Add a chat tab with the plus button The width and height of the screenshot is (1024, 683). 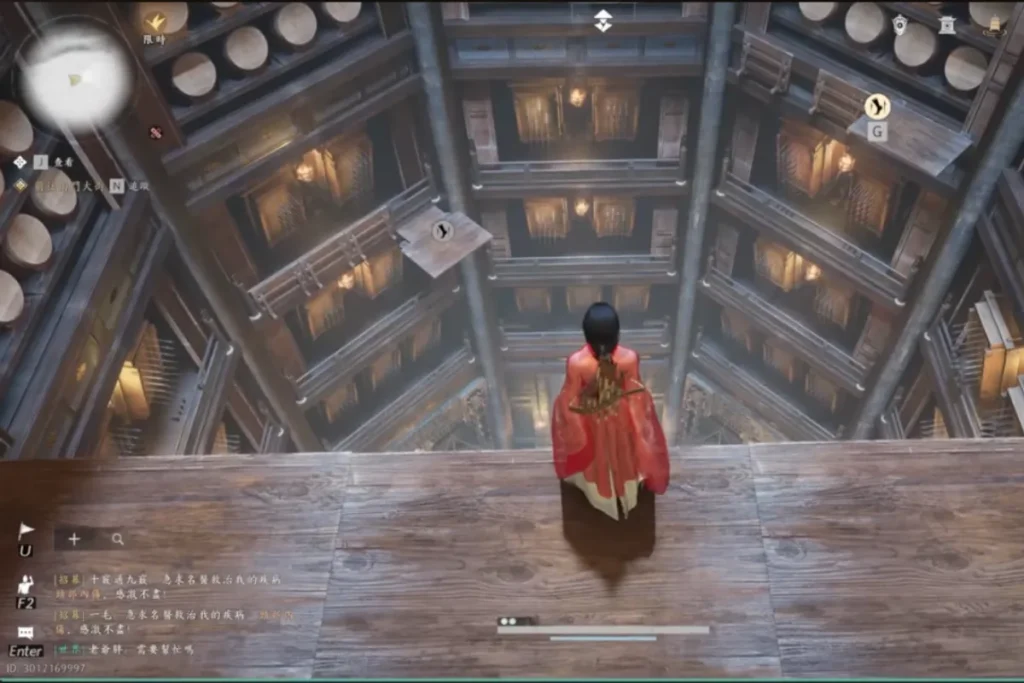click(x=74, y=539)
